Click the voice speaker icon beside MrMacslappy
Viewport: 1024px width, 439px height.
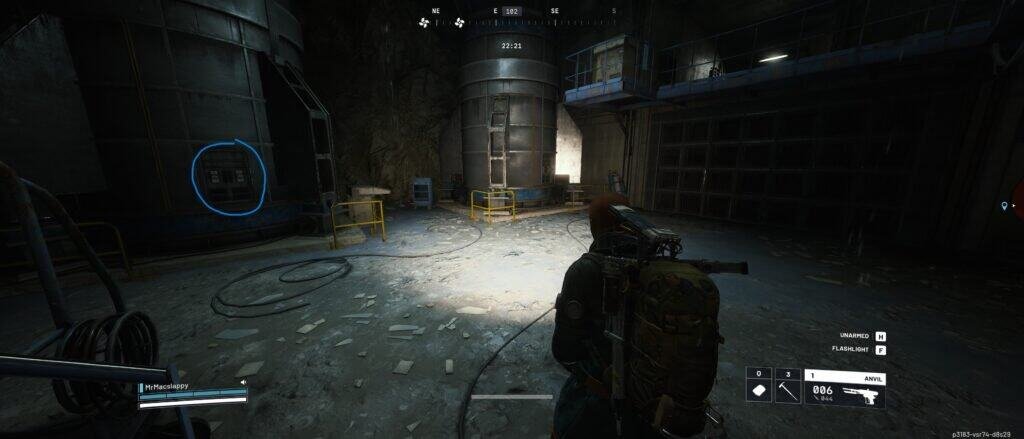pyautogui.click(x=243, y=382)
